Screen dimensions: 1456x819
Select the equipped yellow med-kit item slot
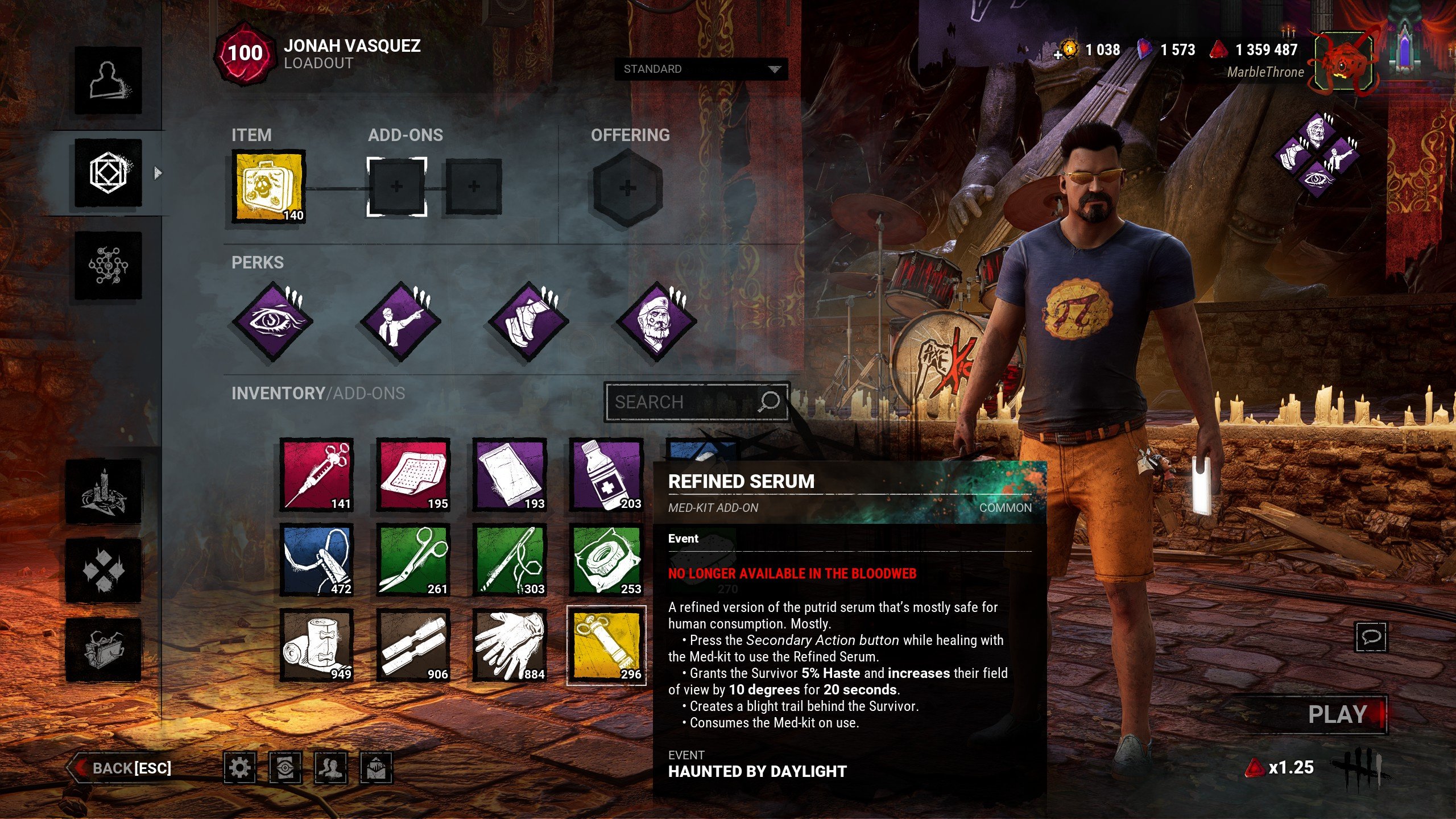pos(268,187)
